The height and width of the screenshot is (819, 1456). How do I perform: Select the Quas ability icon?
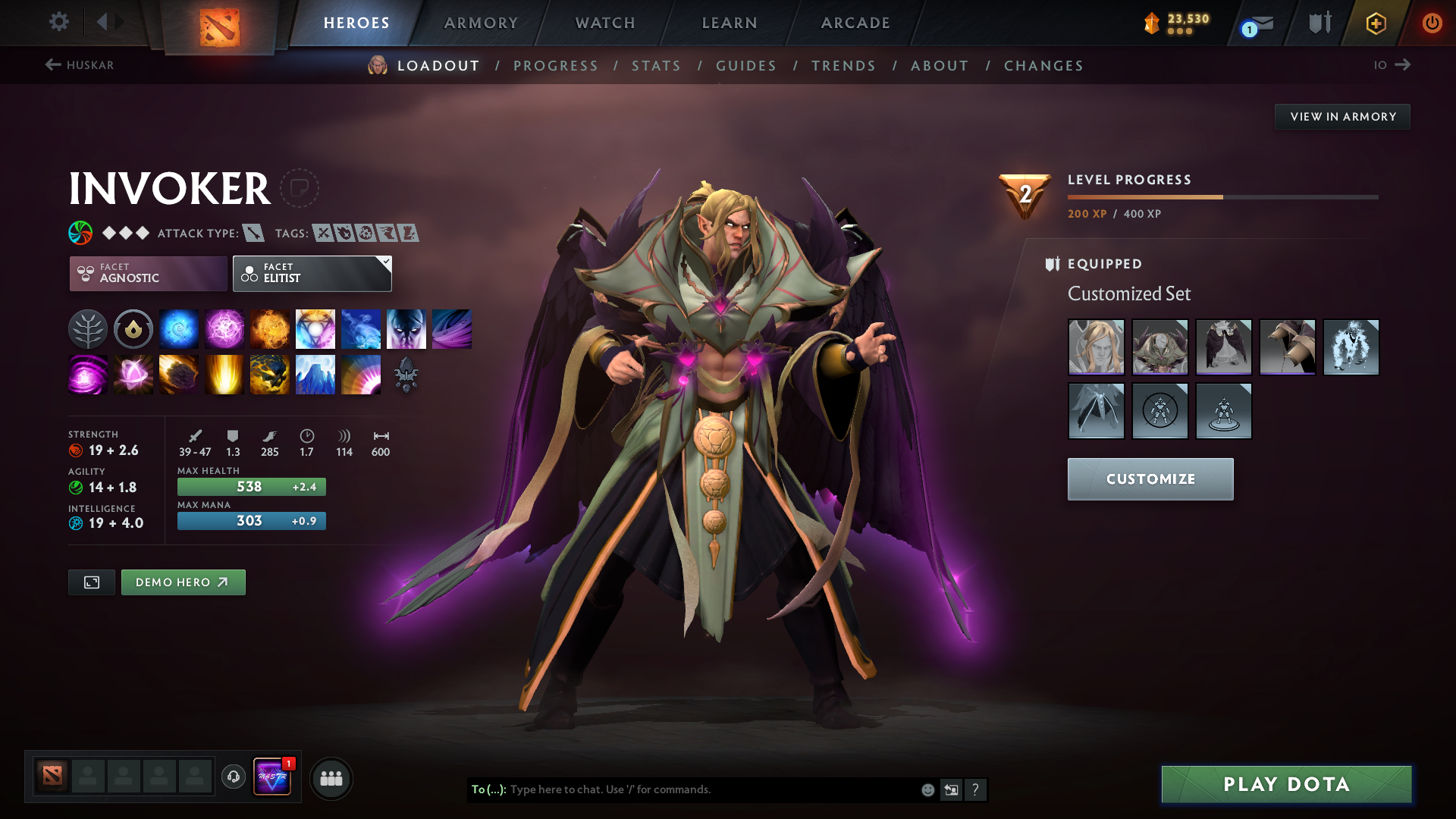pyautogui.click(x=178, y=328)
